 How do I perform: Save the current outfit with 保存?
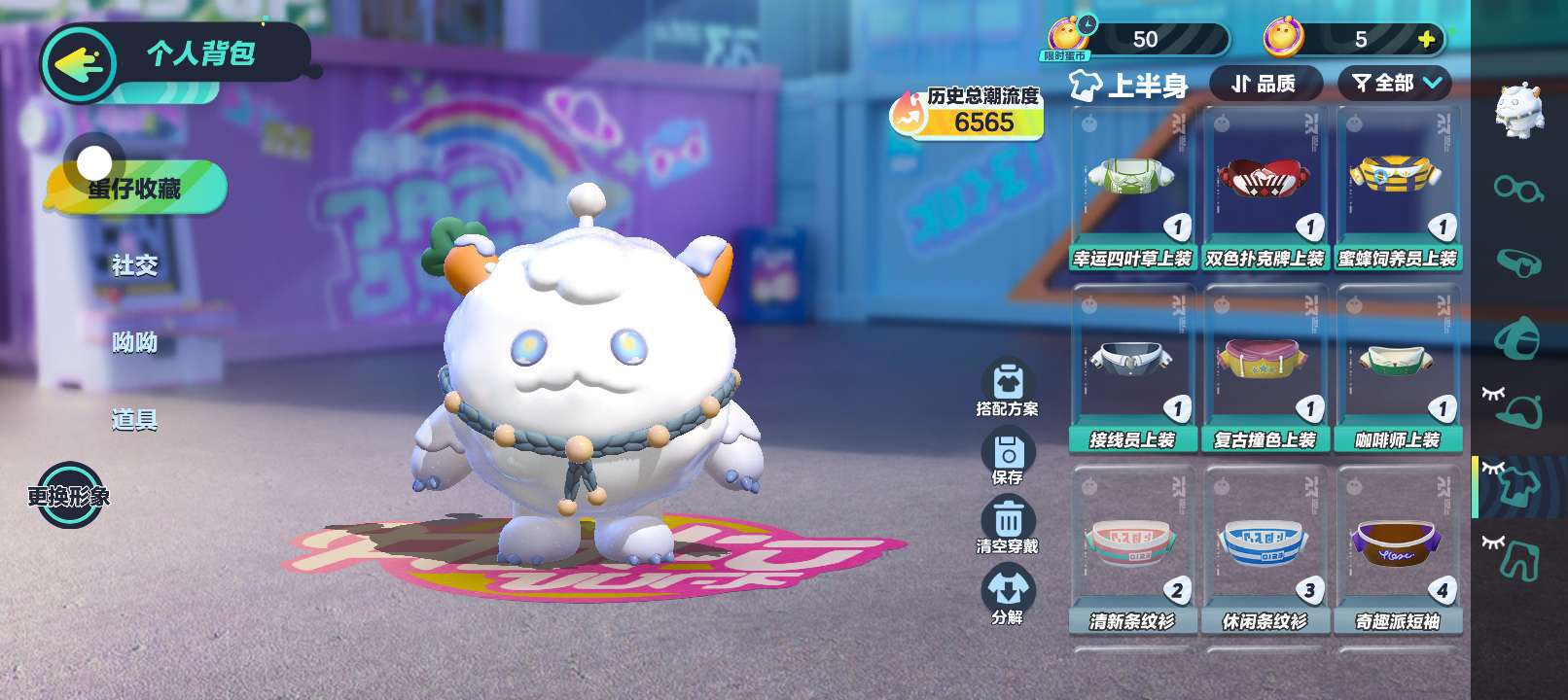click(x=1008, y=457)
